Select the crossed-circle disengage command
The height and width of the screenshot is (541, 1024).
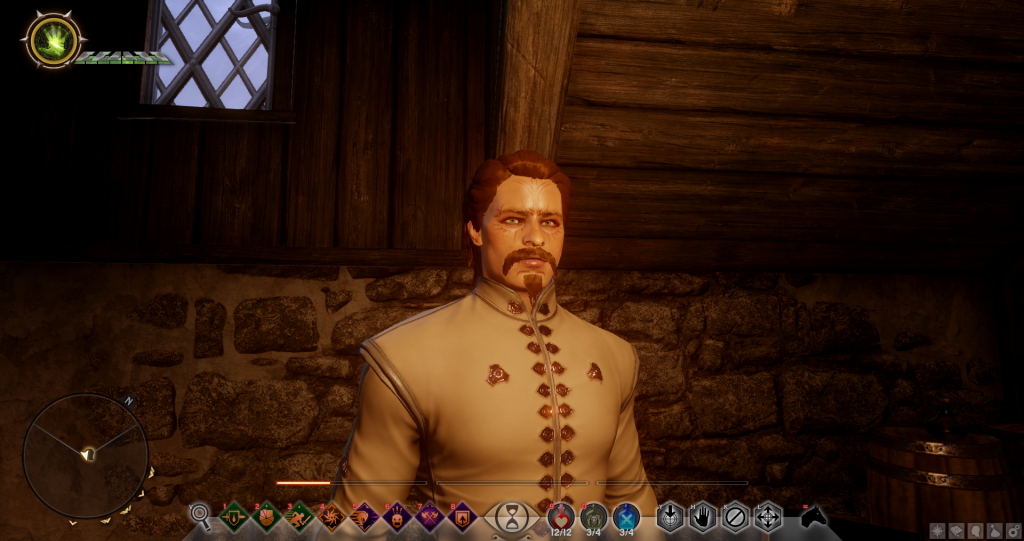[x=736, y=516]
